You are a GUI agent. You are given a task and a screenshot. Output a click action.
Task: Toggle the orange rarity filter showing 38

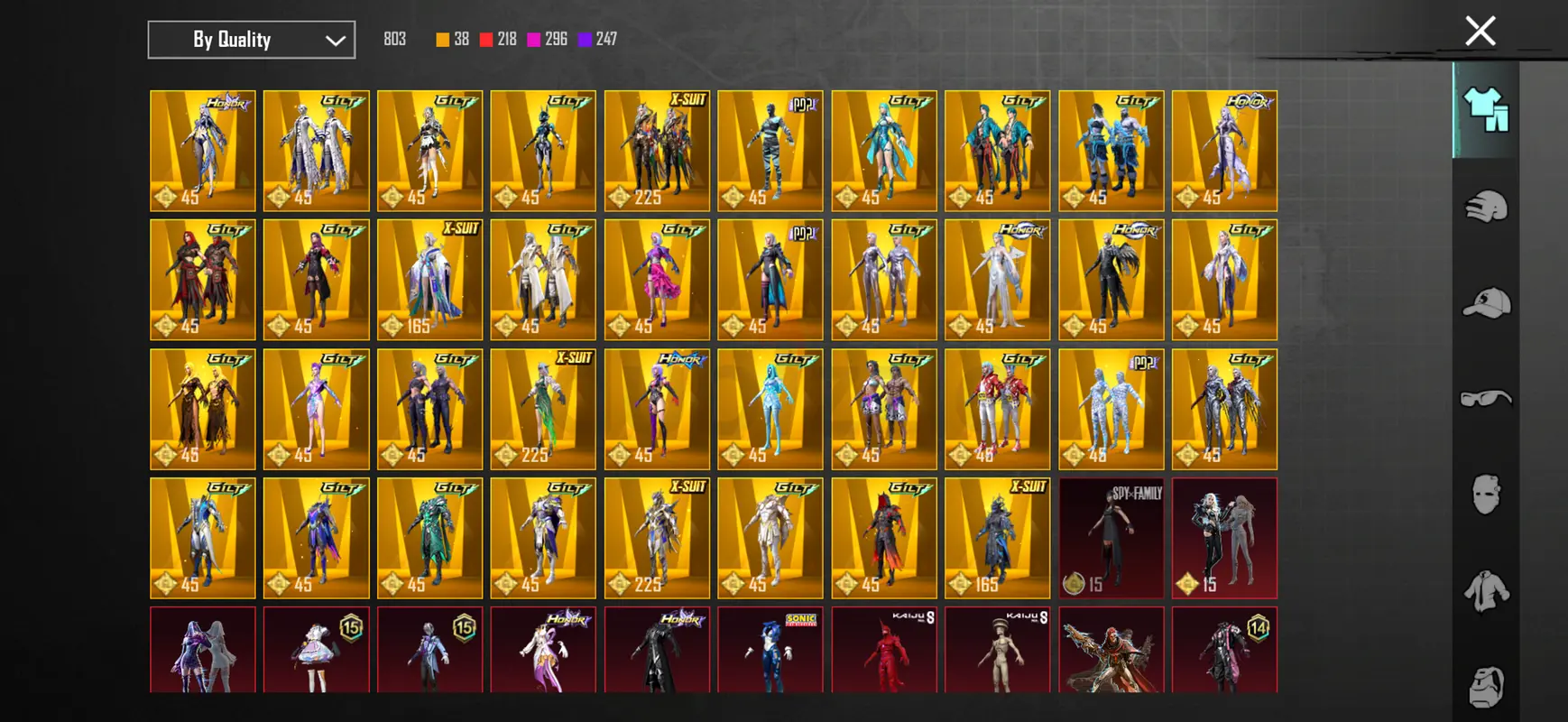click(441, 39)
